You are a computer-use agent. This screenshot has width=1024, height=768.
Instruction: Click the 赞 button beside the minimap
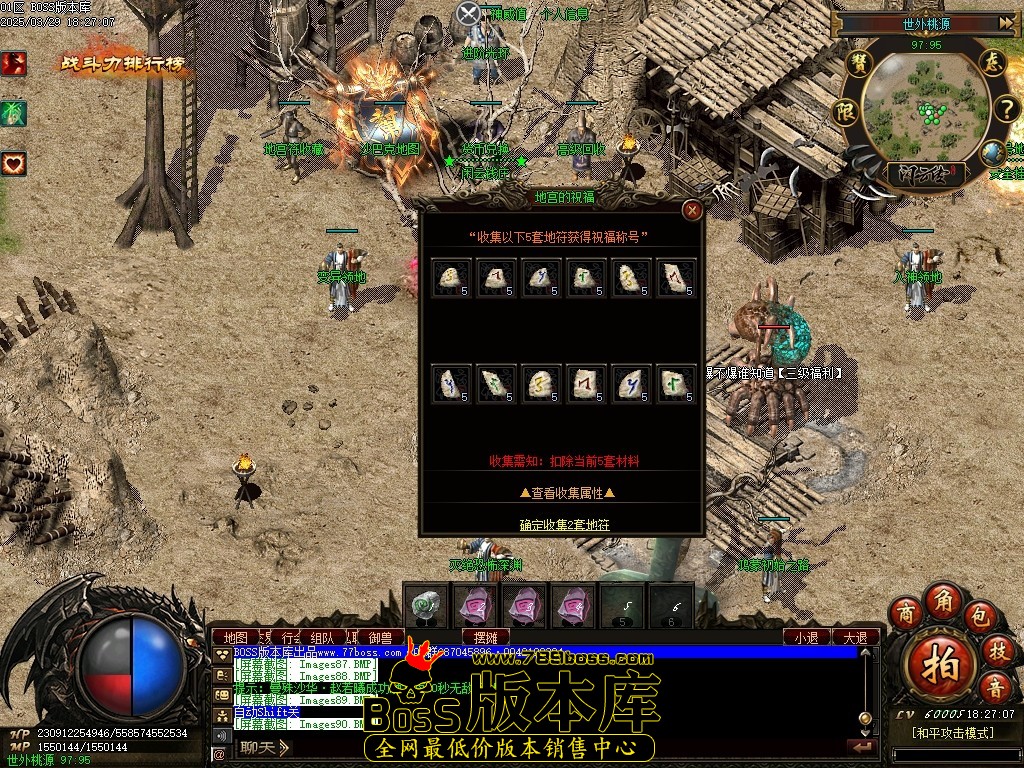858,62
